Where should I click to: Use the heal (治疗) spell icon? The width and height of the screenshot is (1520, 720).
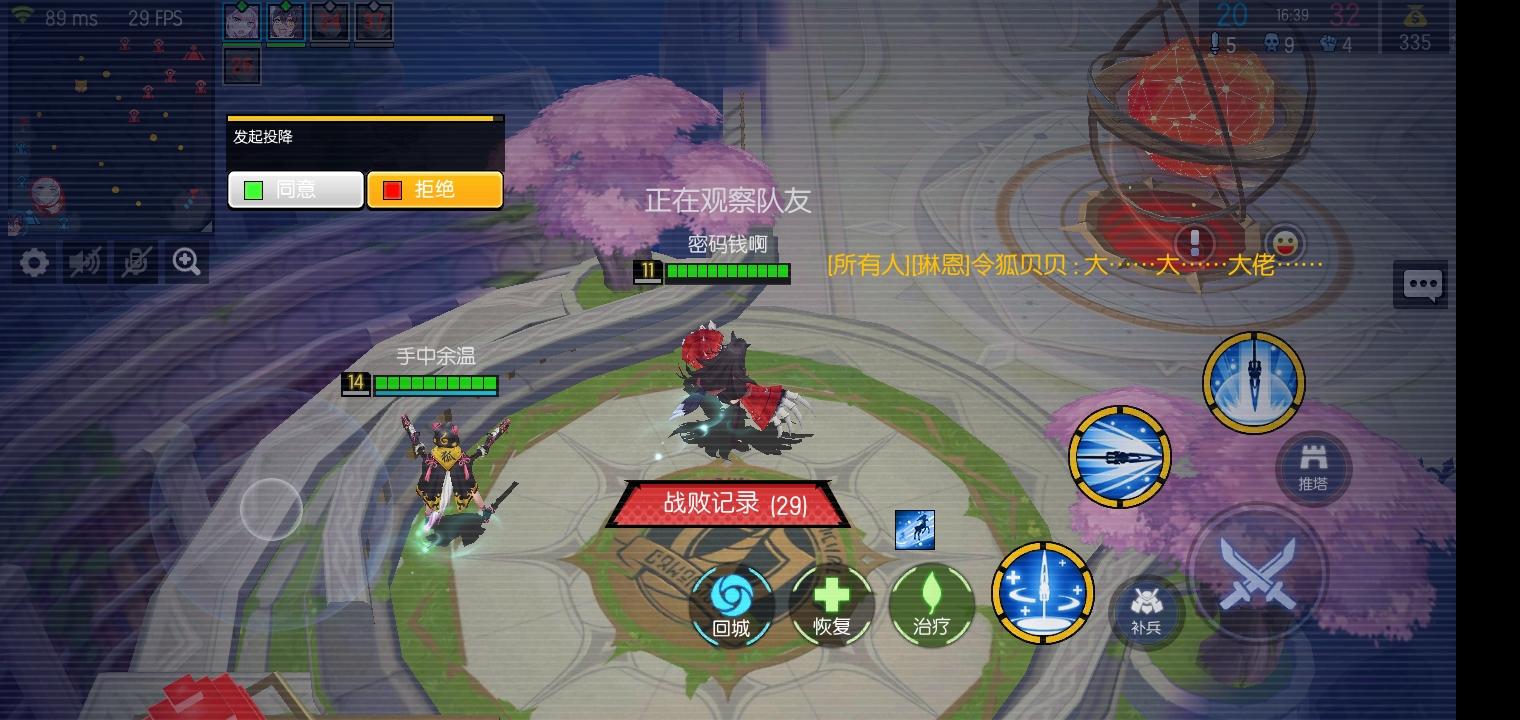(x=930, y=602)
